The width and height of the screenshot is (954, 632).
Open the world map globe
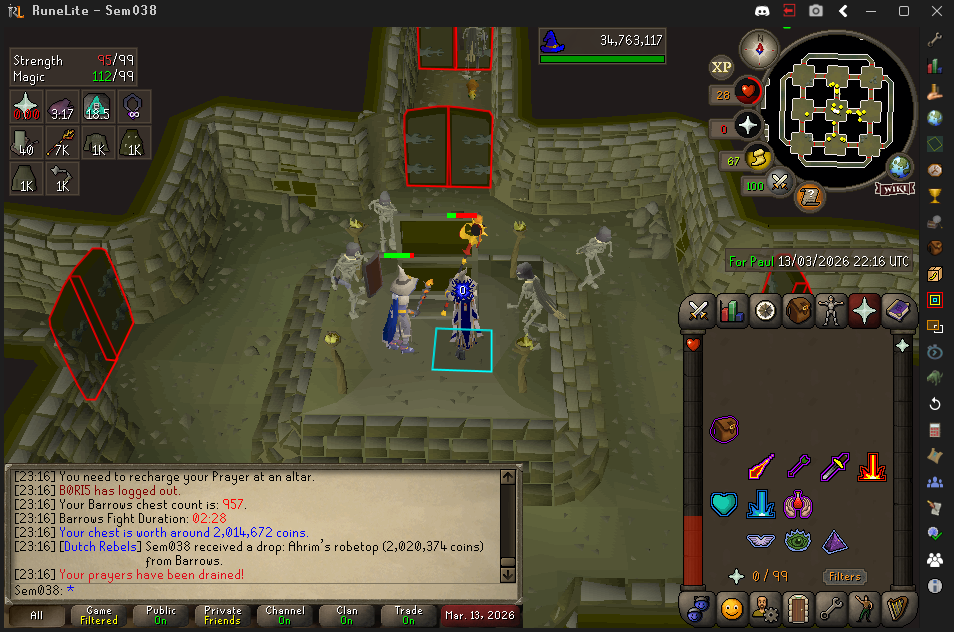(x=899, y=166)
